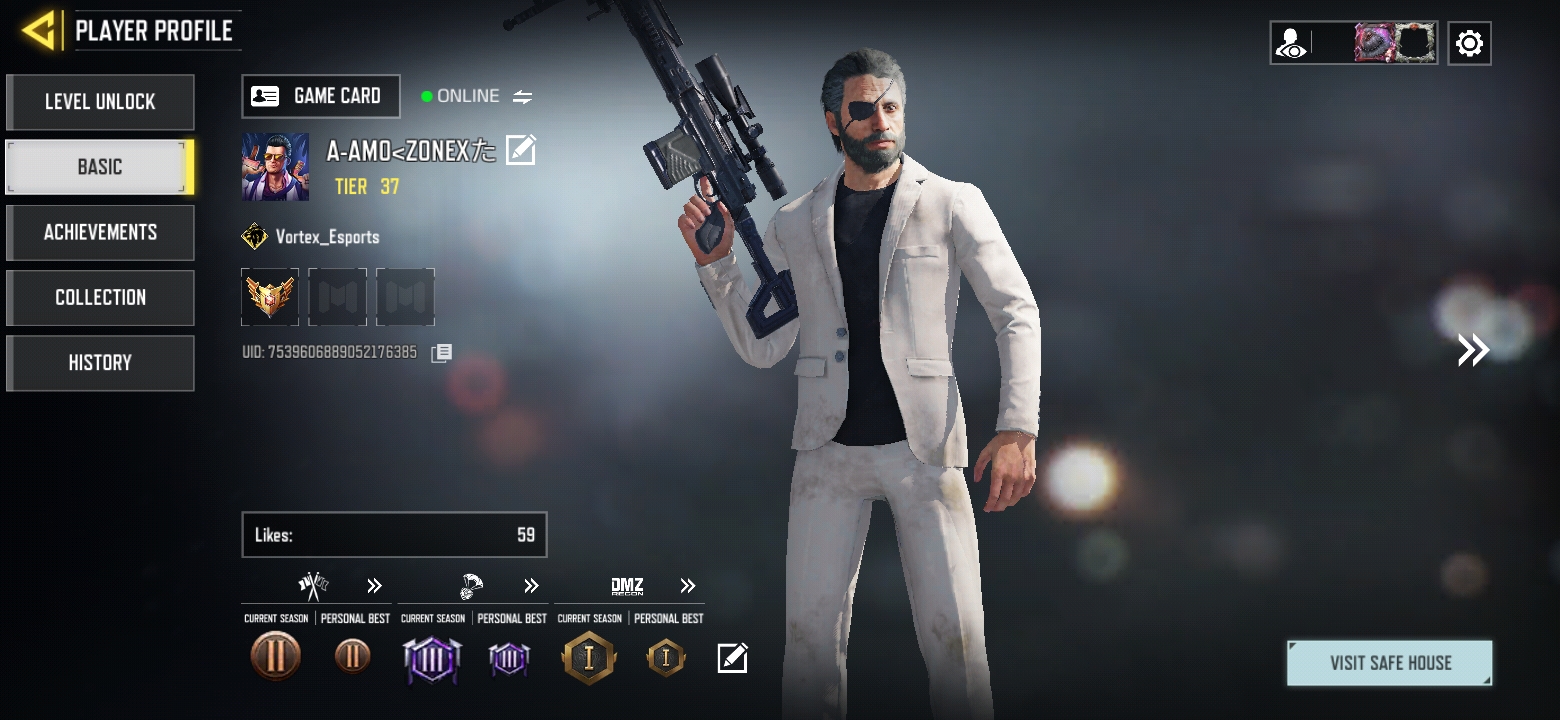The height and width of the screenshot is (720, 1560).
Task: Click the player avatar picture
Action: tap(275, 167)
